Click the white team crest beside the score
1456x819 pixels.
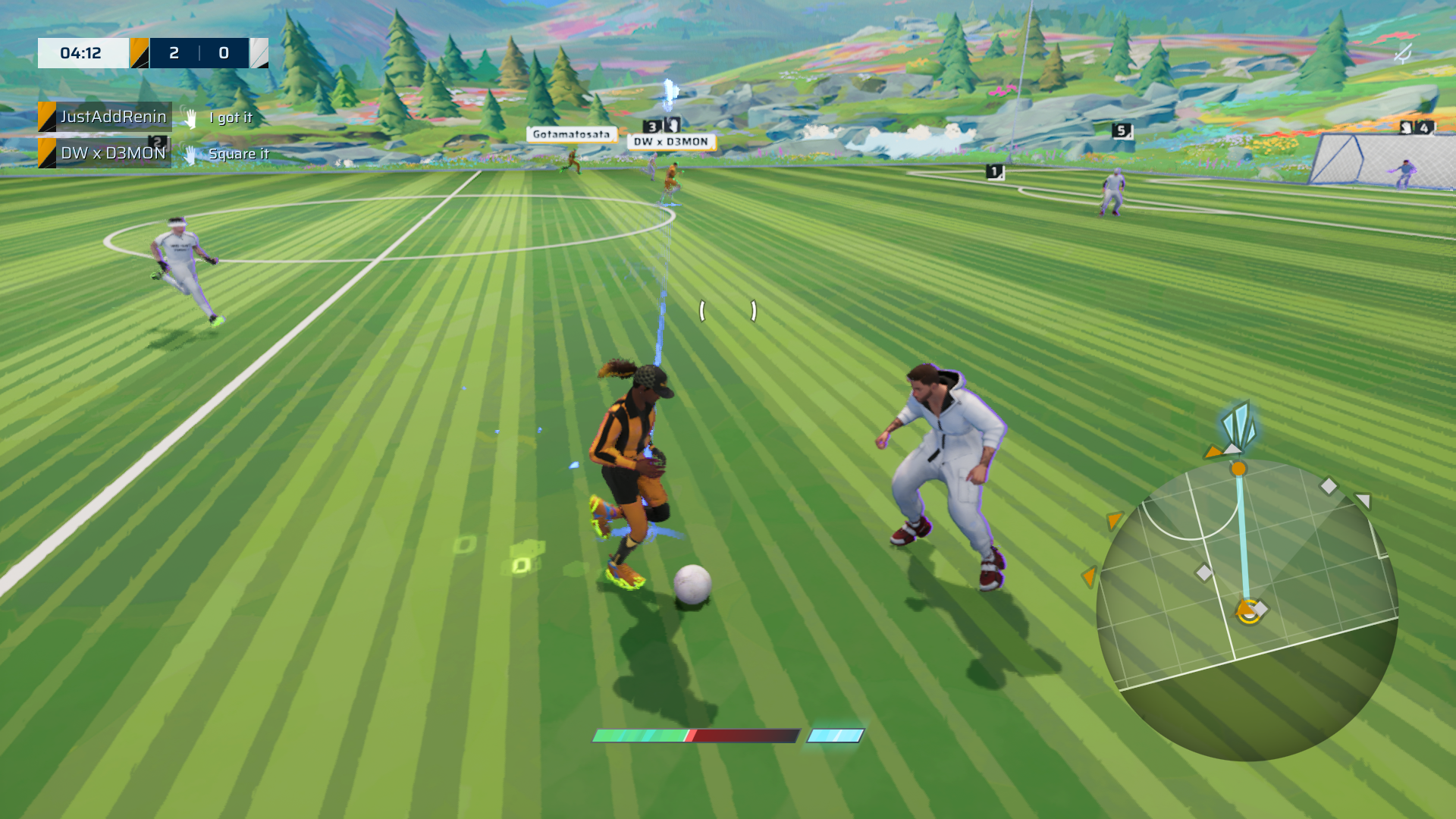[259, 53]
